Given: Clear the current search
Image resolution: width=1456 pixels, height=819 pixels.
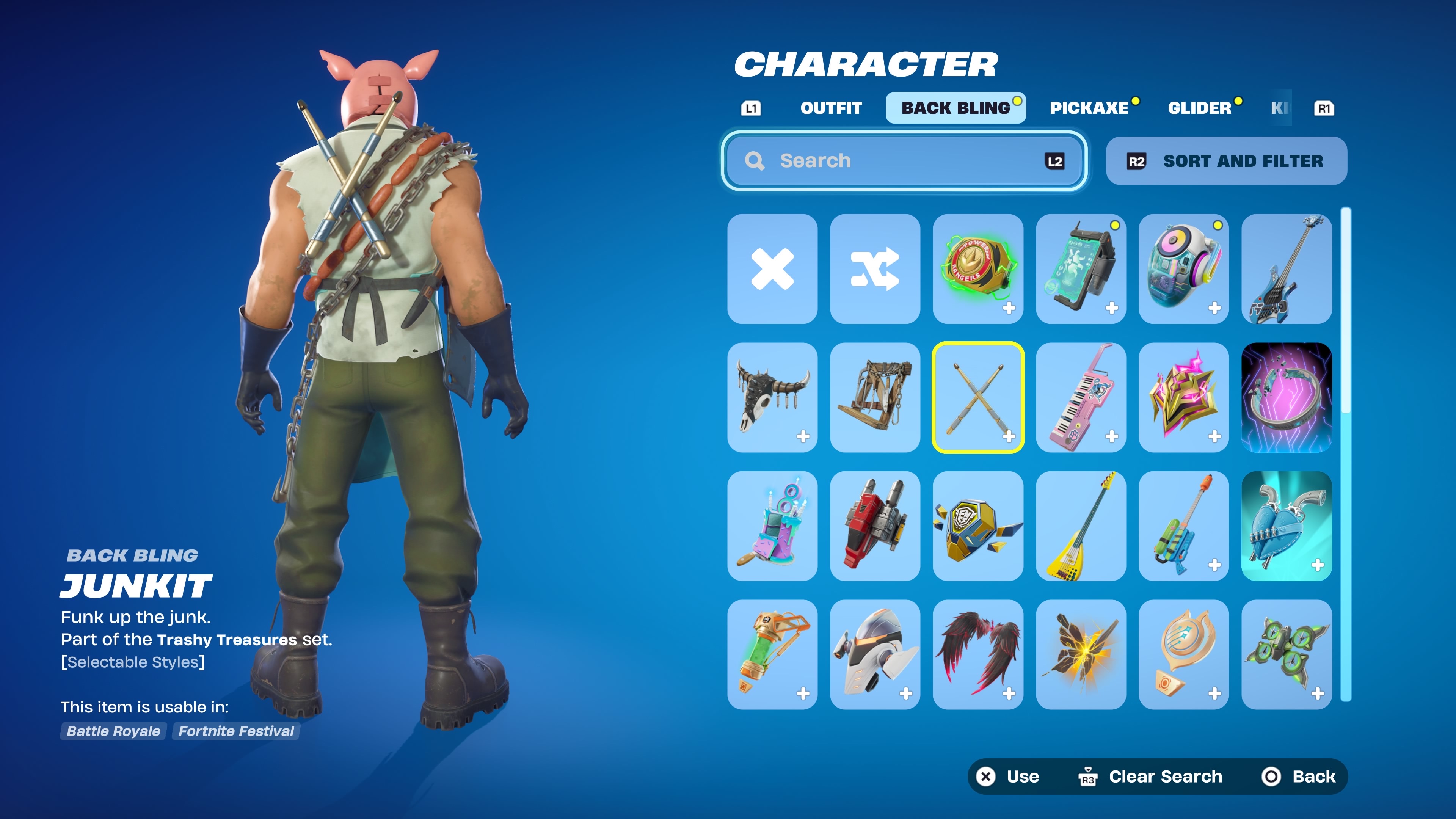Looking at the screenshot, I should tap(1151, 777).
